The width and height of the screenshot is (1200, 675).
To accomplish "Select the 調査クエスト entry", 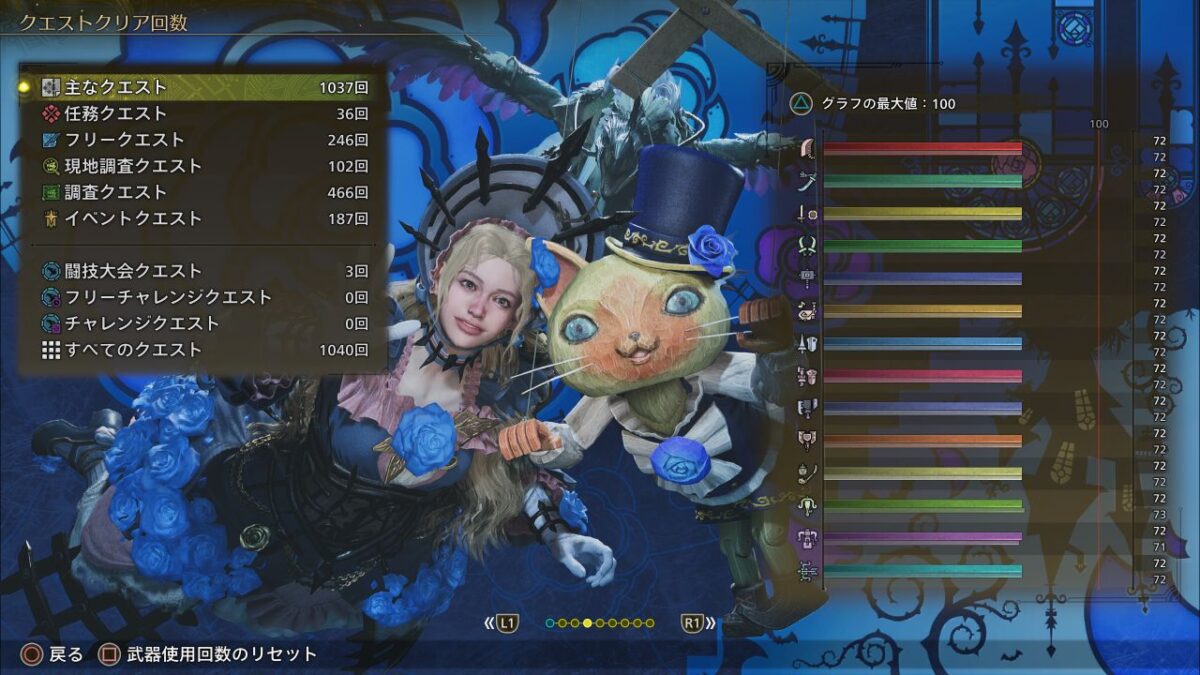I will tap(200, 192).
